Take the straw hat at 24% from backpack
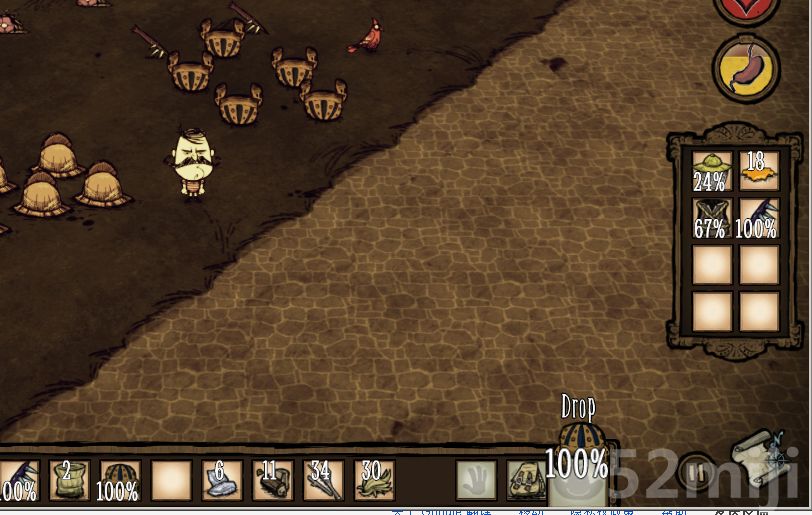 pyautogui.click(x=711, y=170)
